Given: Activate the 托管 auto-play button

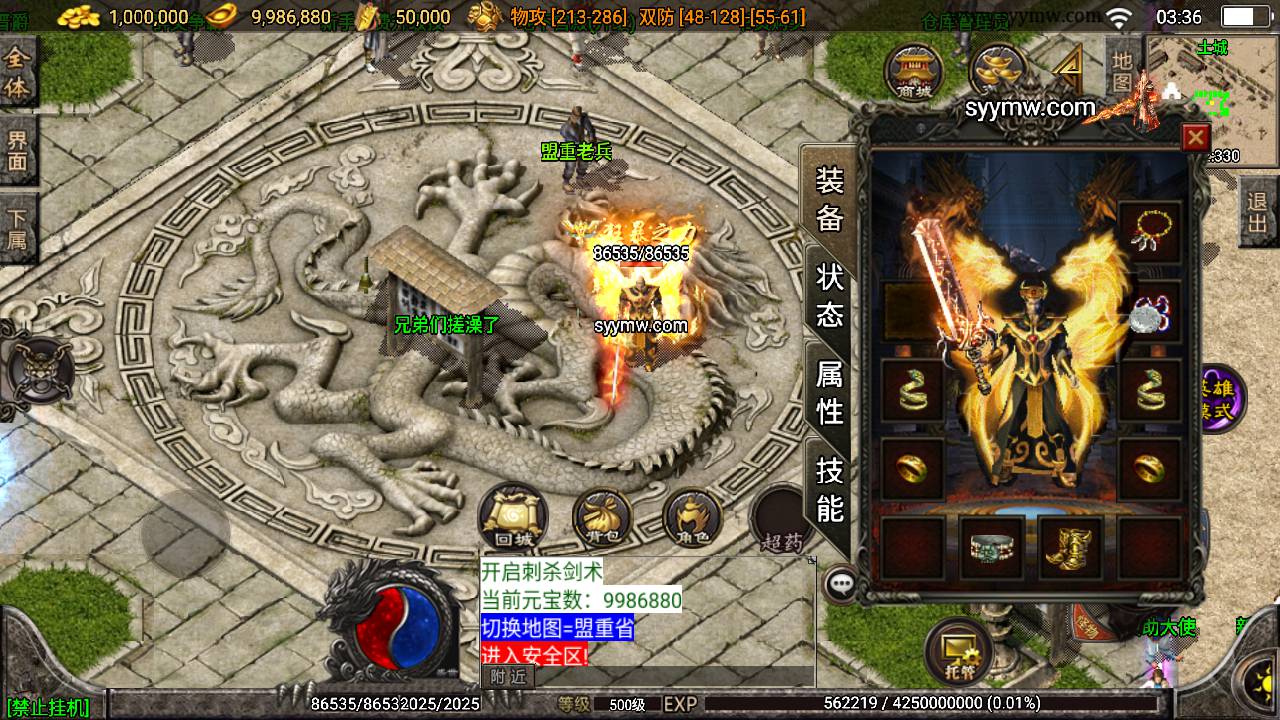Looking at the screenshot, I should [957, 652].
